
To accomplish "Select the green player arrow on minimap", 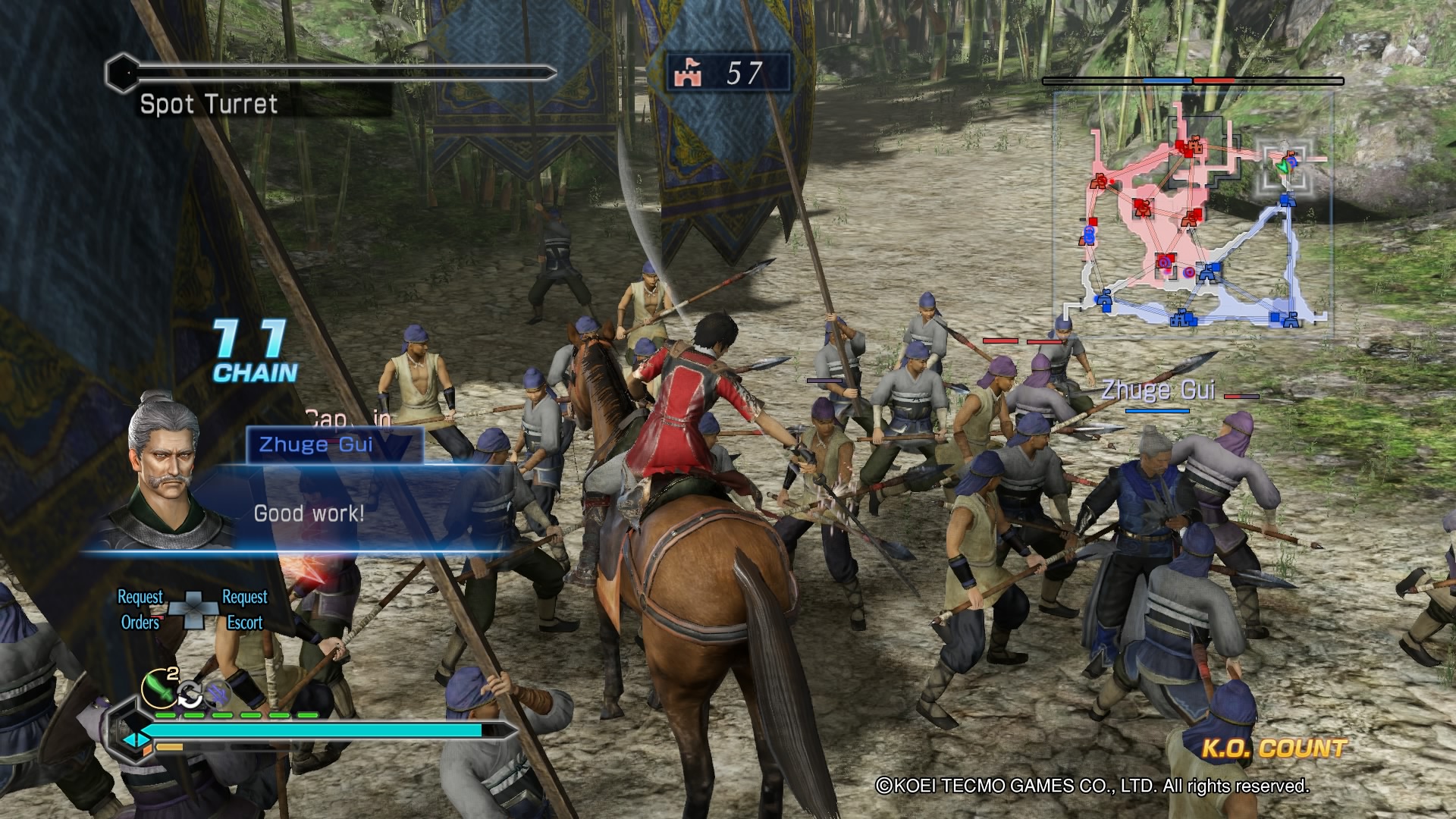I will [1282, 165].
